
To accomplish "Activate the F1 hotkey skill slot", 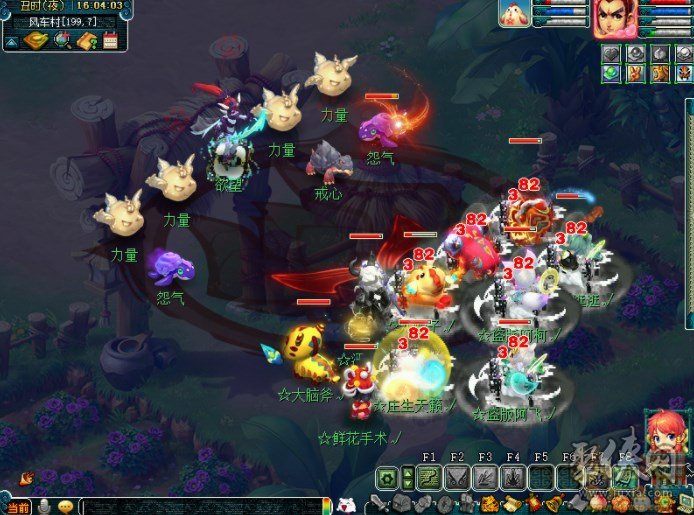I will tap(429, 478).
